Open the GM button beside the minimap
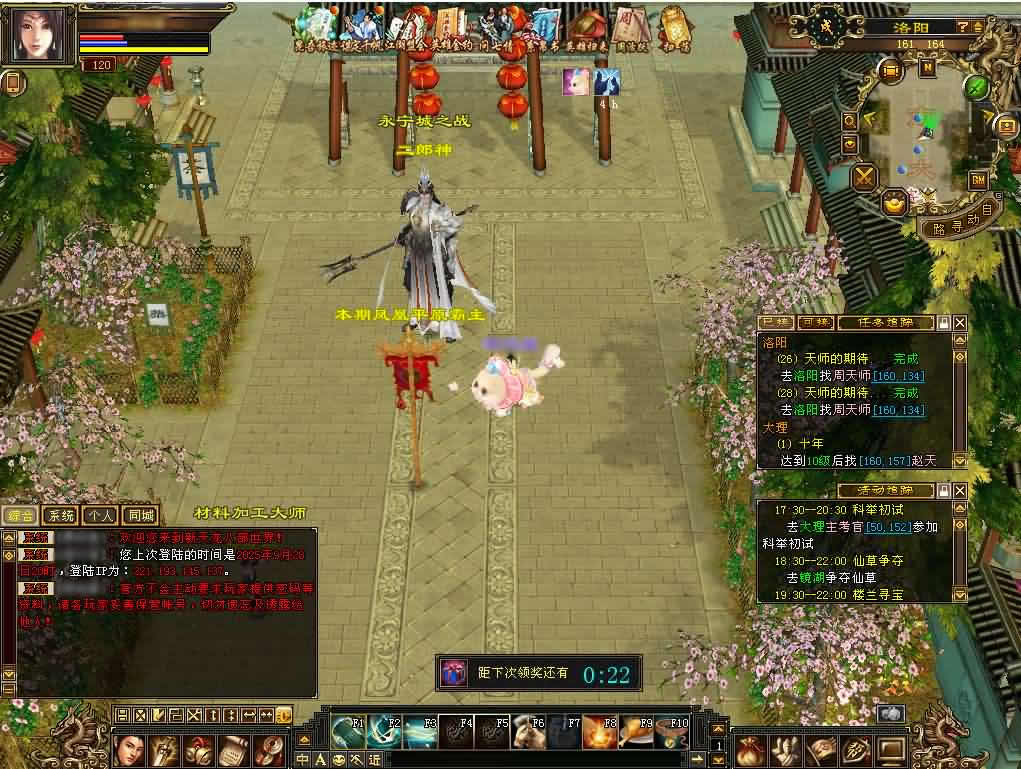1021x769 pixels. coord(979,180)
